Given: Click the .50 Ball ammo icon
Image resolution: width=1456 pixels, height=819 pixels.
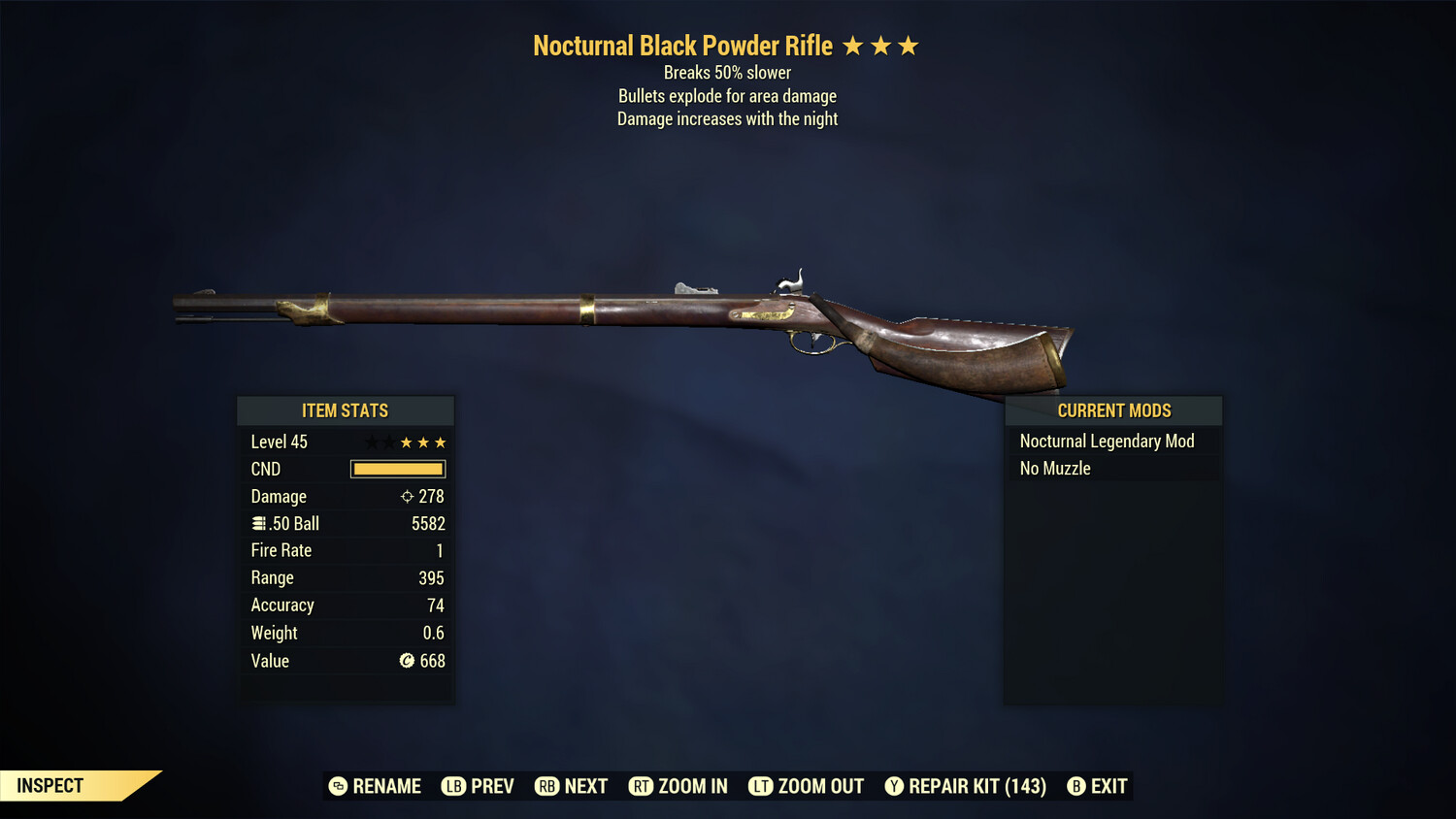Looking at the screenshot, I should [x=258, y=522].
